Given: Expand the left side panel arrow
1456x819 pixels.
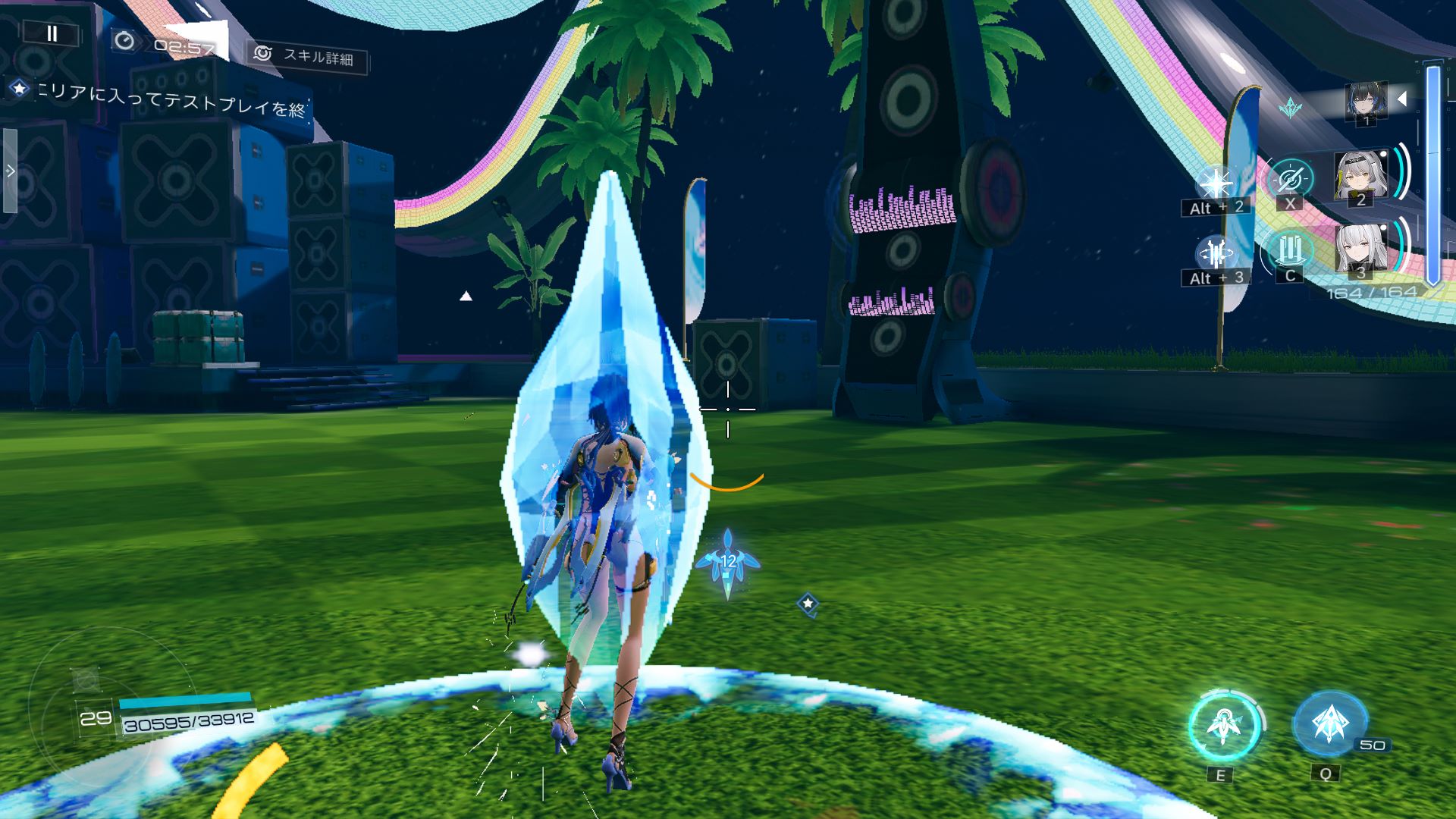Looking at the screenshot, I should point(11,171).
